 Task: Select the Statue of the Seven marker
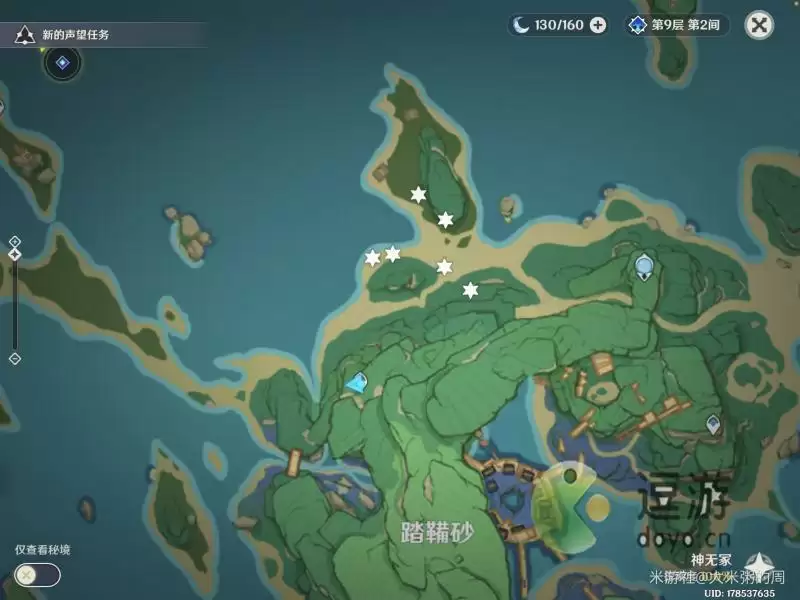[x=644, y=266]
